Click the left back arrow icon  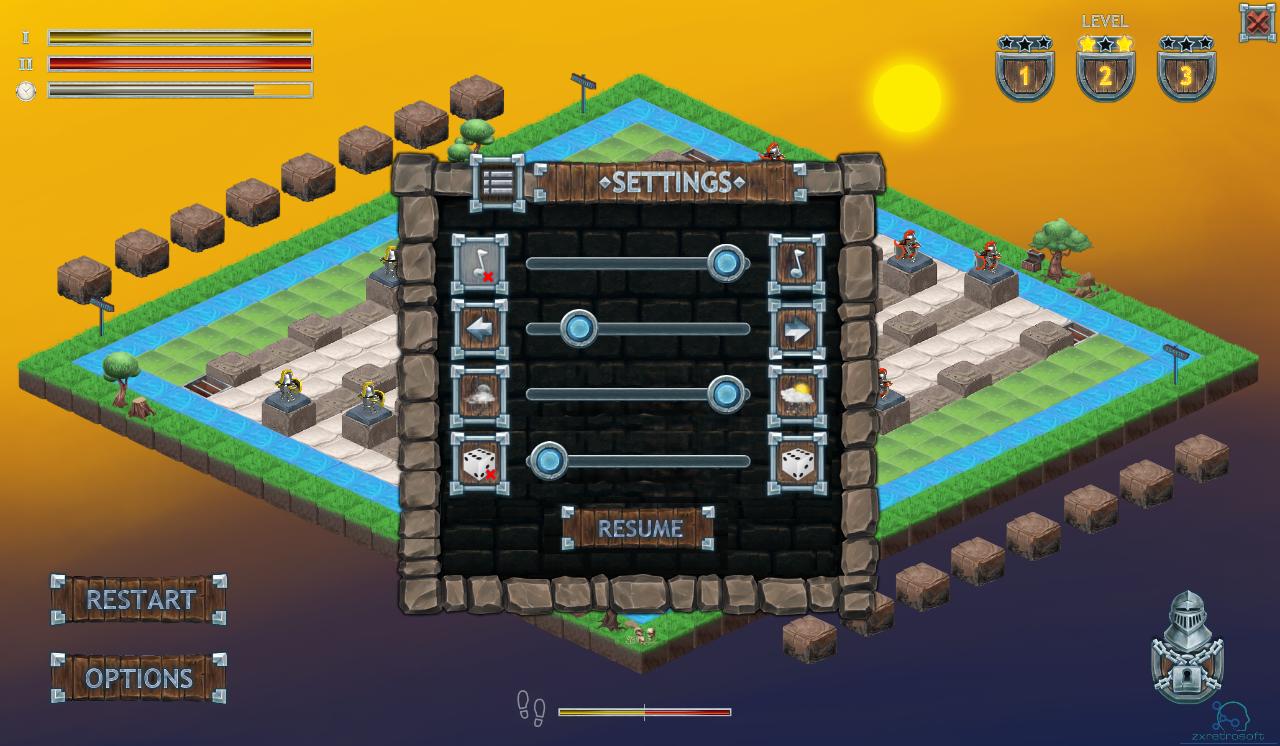[x=477, y=328]
